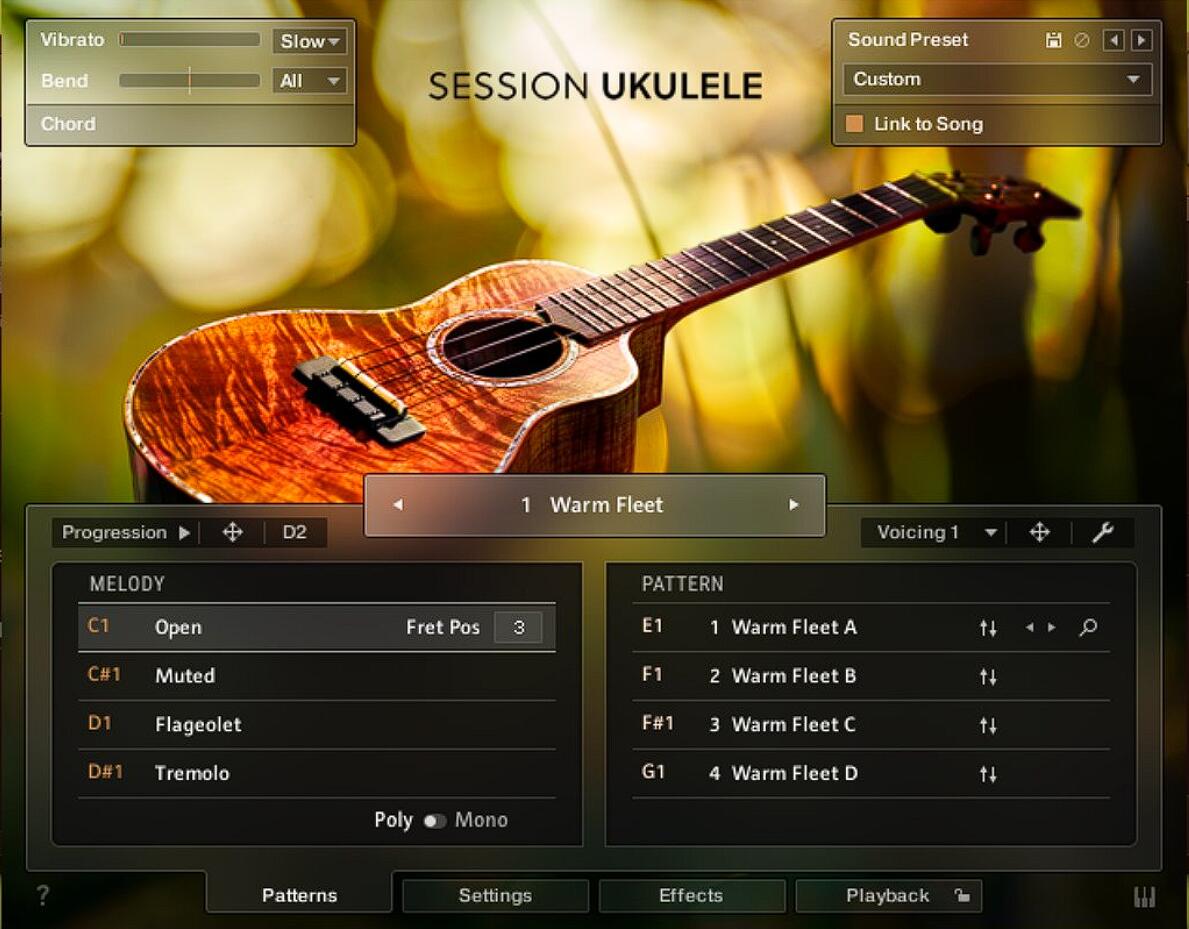Open the Vibrato speed dropdown set to Slow
This screenshot has height=929, width=1189.
(x=309, y=41)
